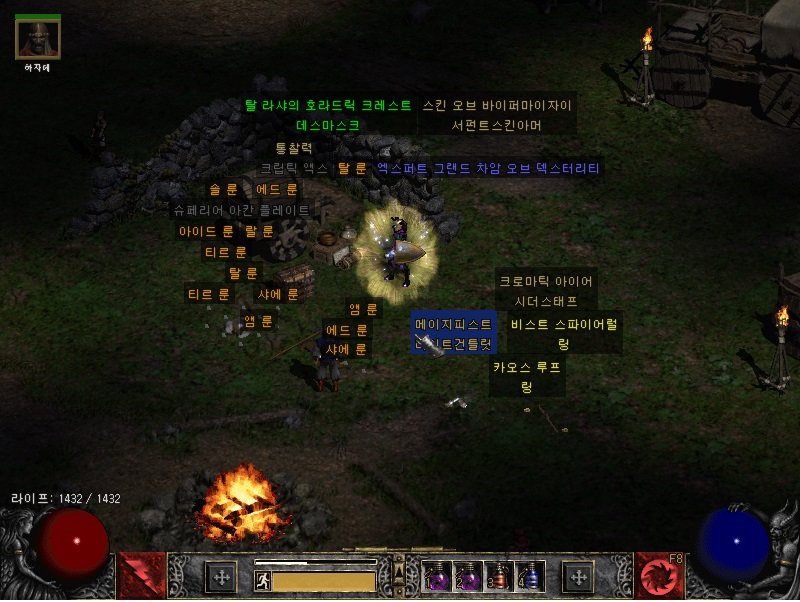
Task: Expand the mini panel arrow button
Action: (x=400, y=572)
